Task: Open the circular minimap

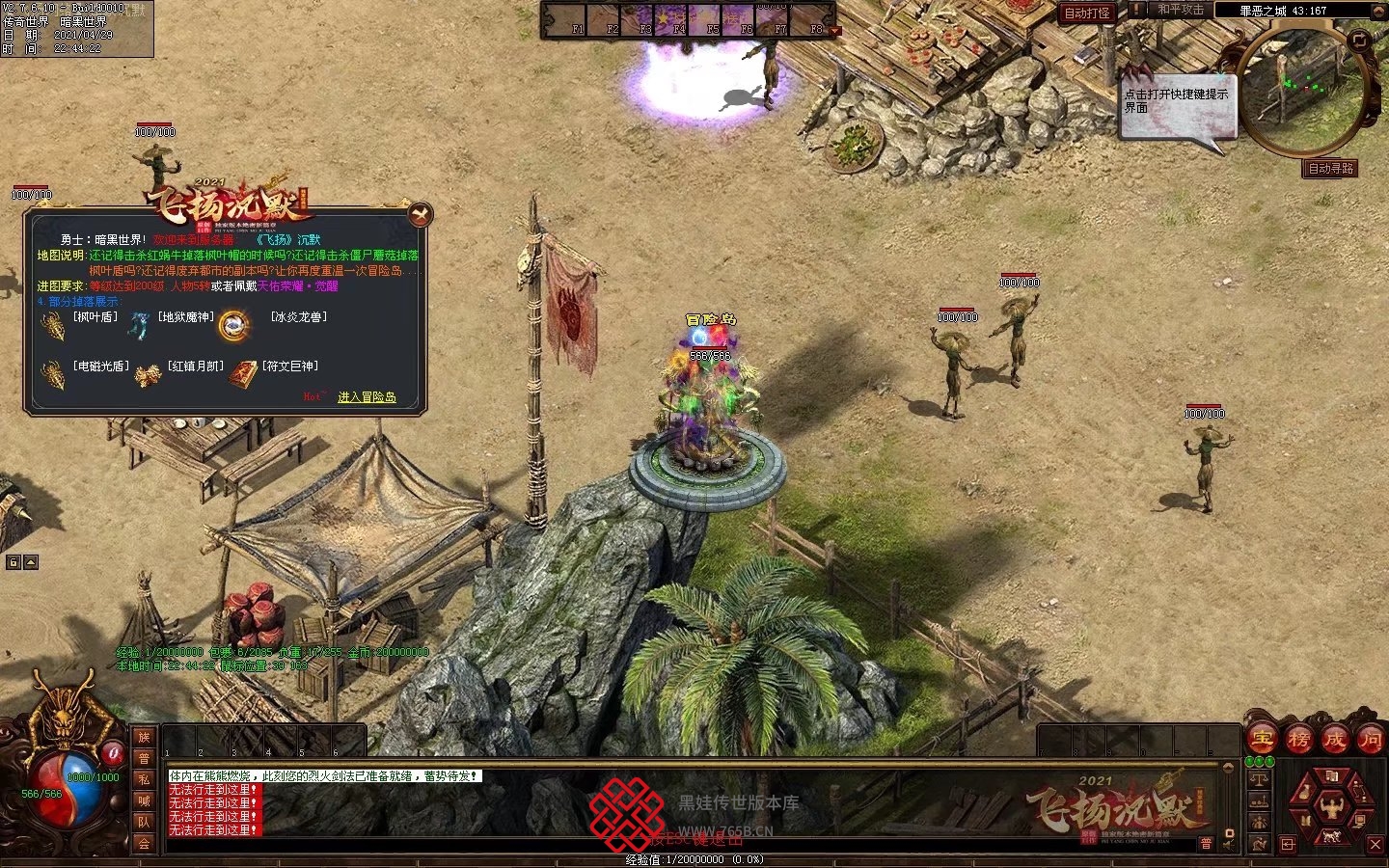Action: click(x=1302, y=92)
